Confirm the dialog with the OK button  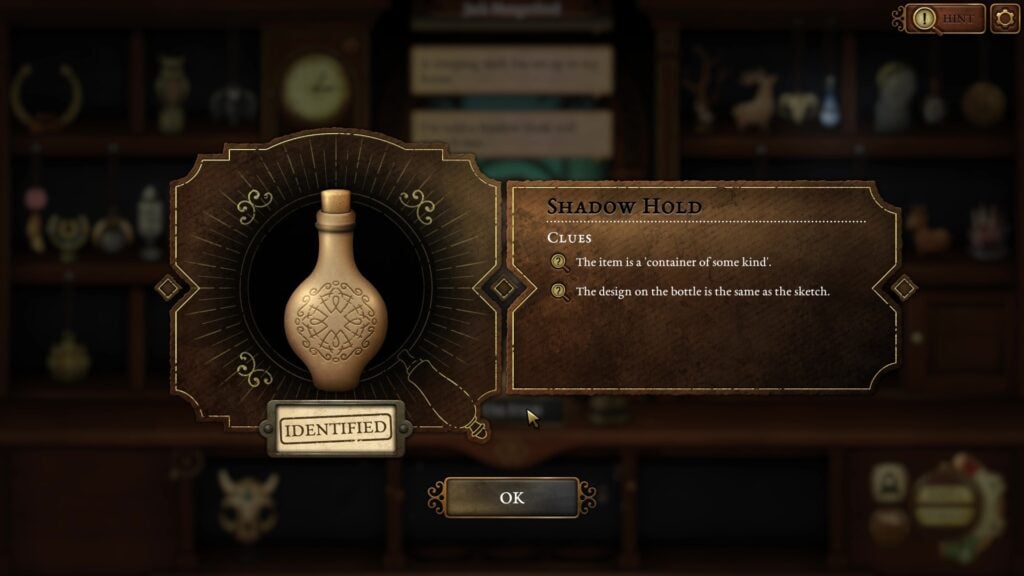[x=511, y=497]
